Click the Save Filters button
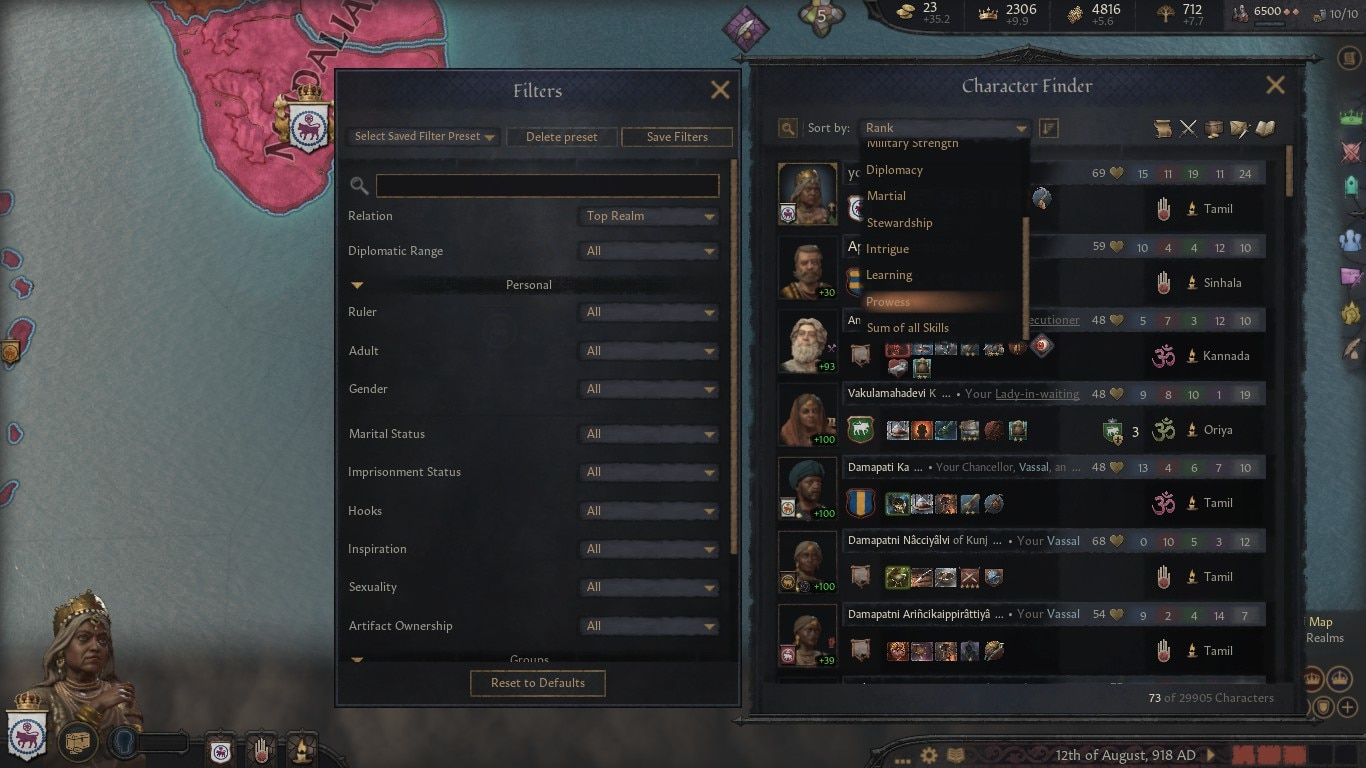This screenshot has height=768, width=1366. (x=676, y=136)
